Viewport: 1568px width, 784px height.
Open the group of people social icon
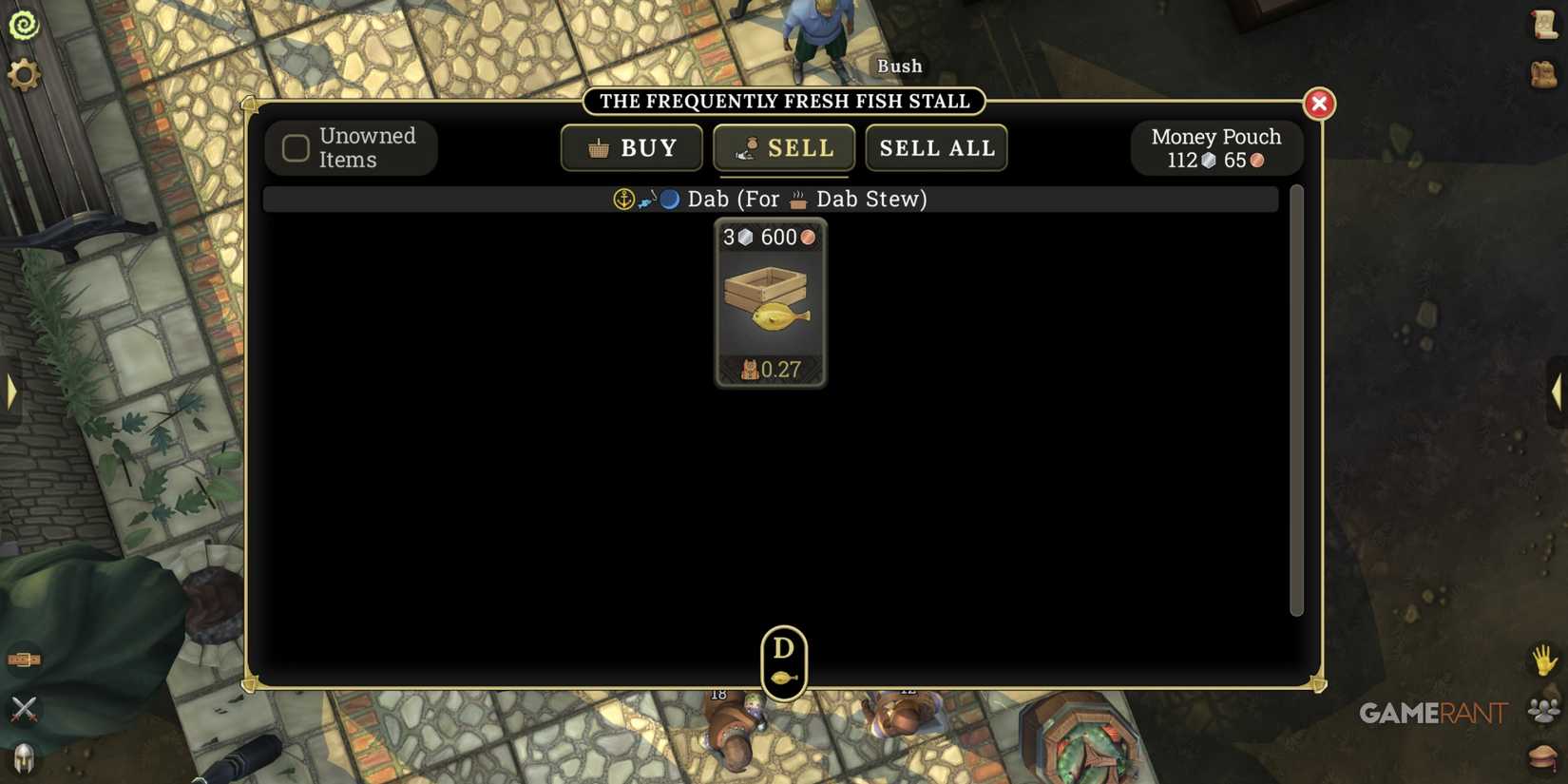[1540, 708]
